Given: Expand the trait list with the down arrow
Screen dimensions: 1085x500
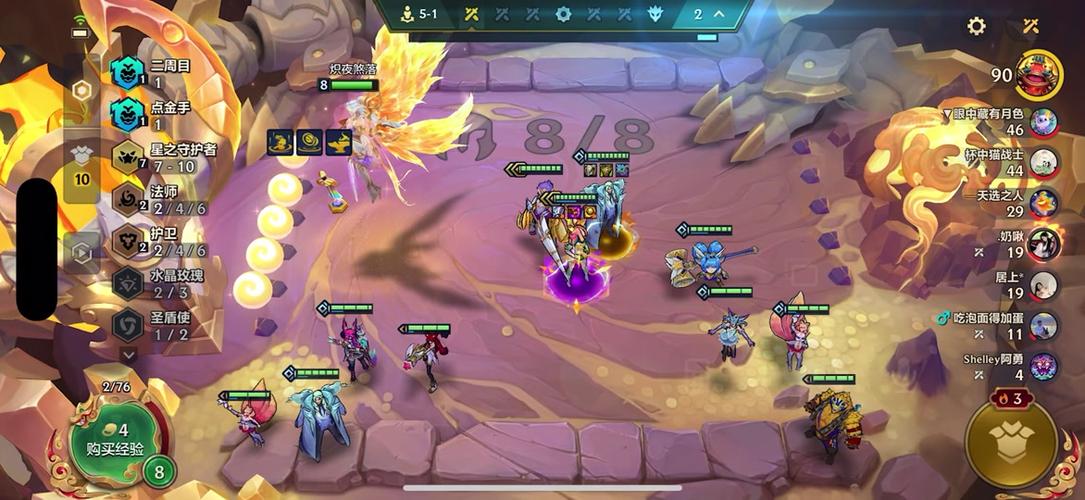Looking at the screenshot, I should point(128,354).
